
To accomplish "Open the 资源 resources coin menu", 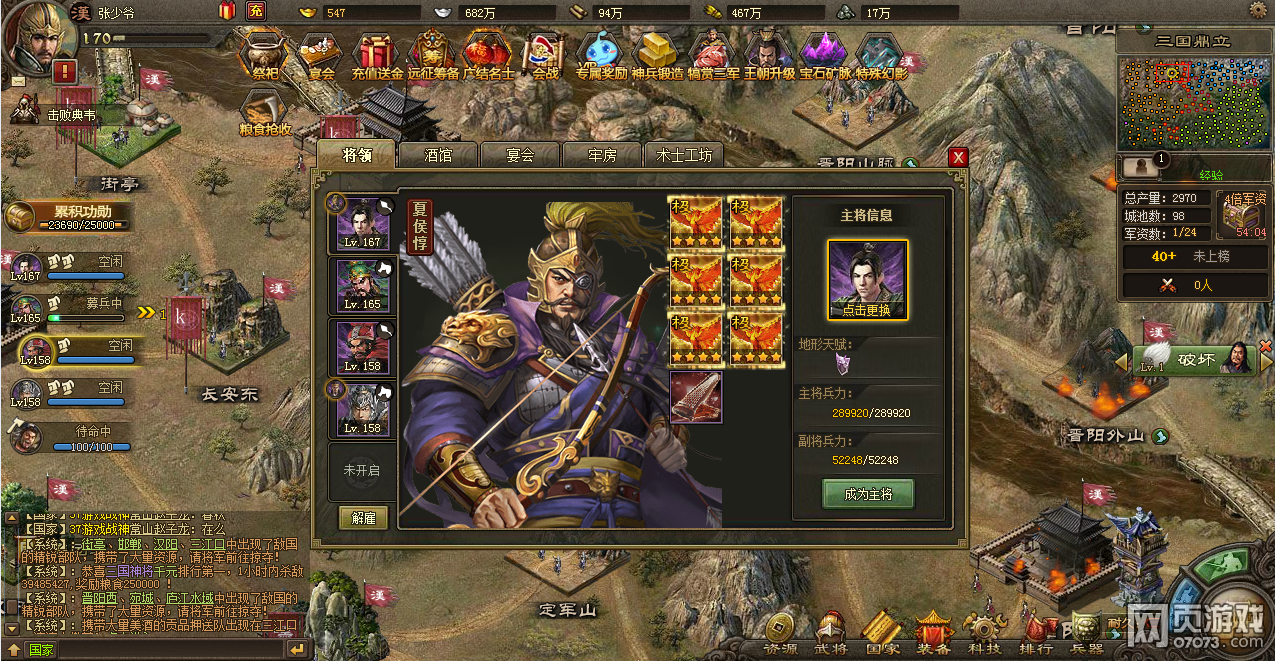I will tap(780, 632).
